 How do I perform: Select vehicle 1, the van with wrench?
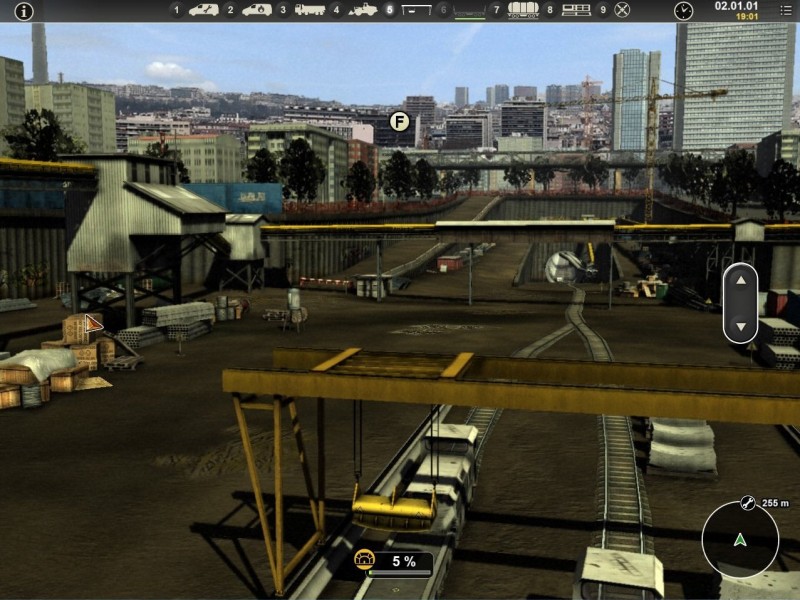tap(203, 10)
